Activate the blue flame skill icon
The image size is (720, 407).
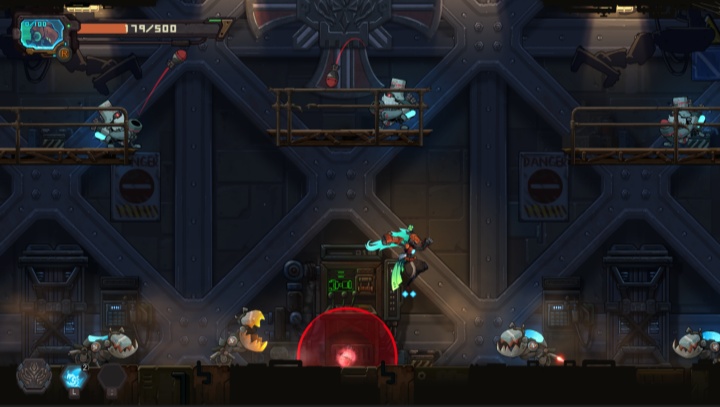click(x=73, y=377)
